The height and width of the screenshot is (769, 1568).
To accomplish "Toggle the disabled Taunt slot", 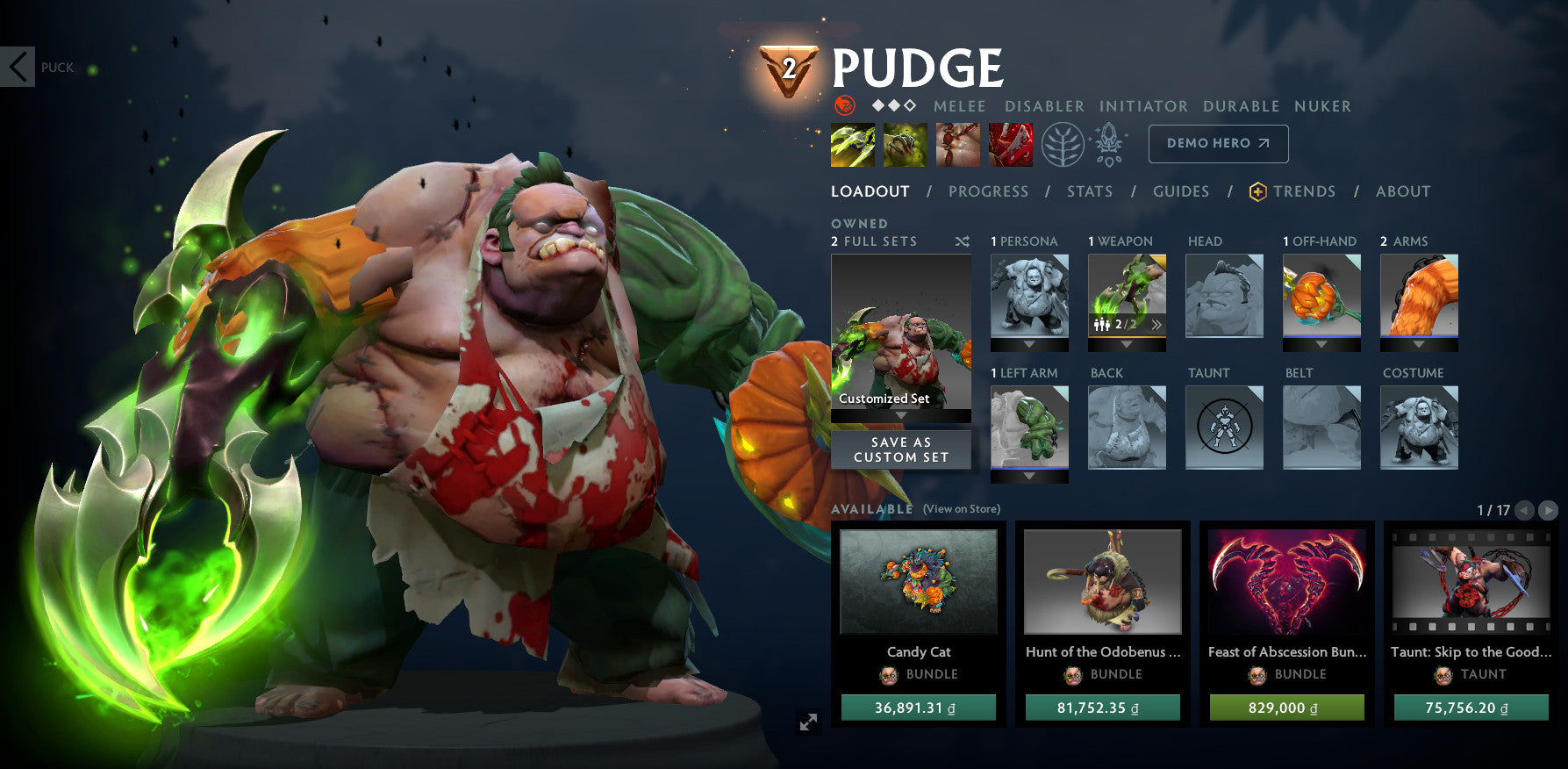I will click(1224, 428).
